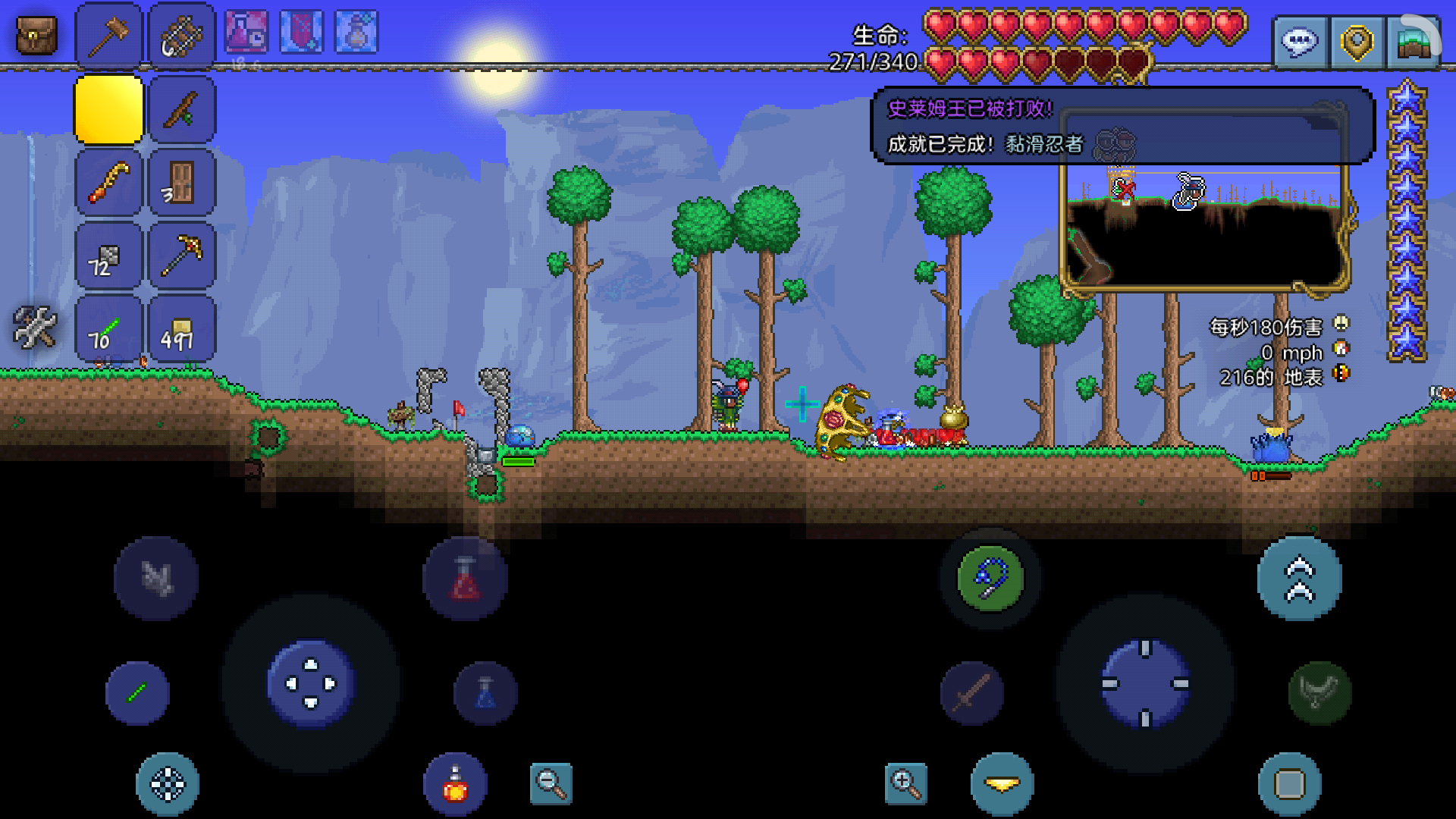This screenshot has height=819, width=1456.
Task: Choose the wooden door stack slot
Action: coord(182,183)
